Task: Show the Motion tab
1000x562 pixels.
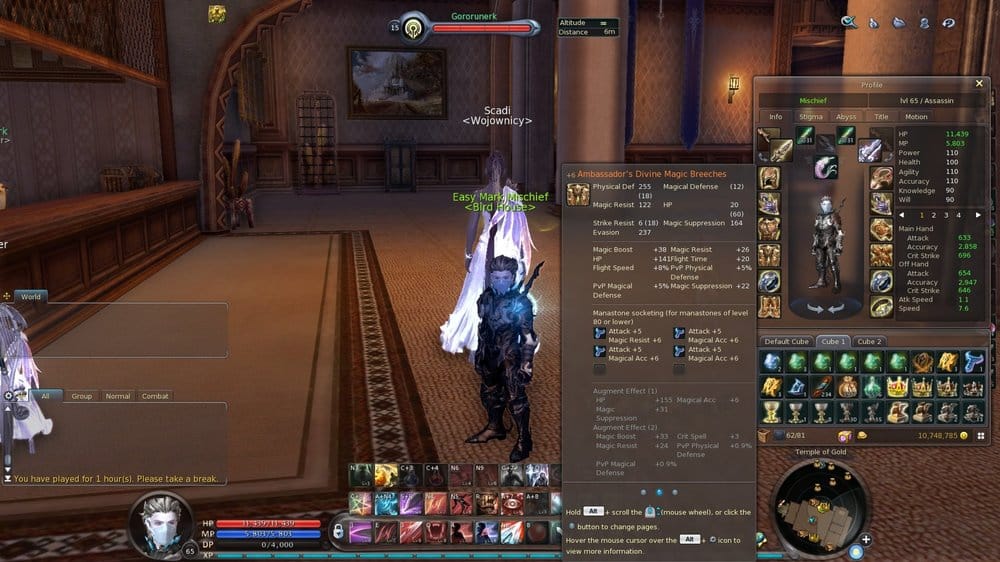Action: (x=916, y=117)
